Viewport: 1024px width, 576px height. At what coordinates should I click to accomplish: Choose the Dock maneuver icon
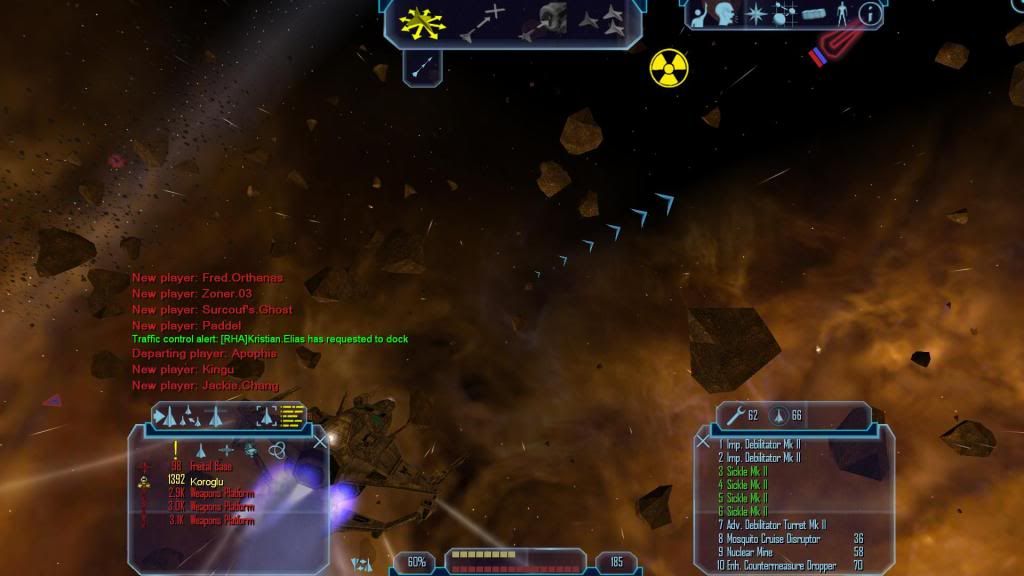click(543, 22)
